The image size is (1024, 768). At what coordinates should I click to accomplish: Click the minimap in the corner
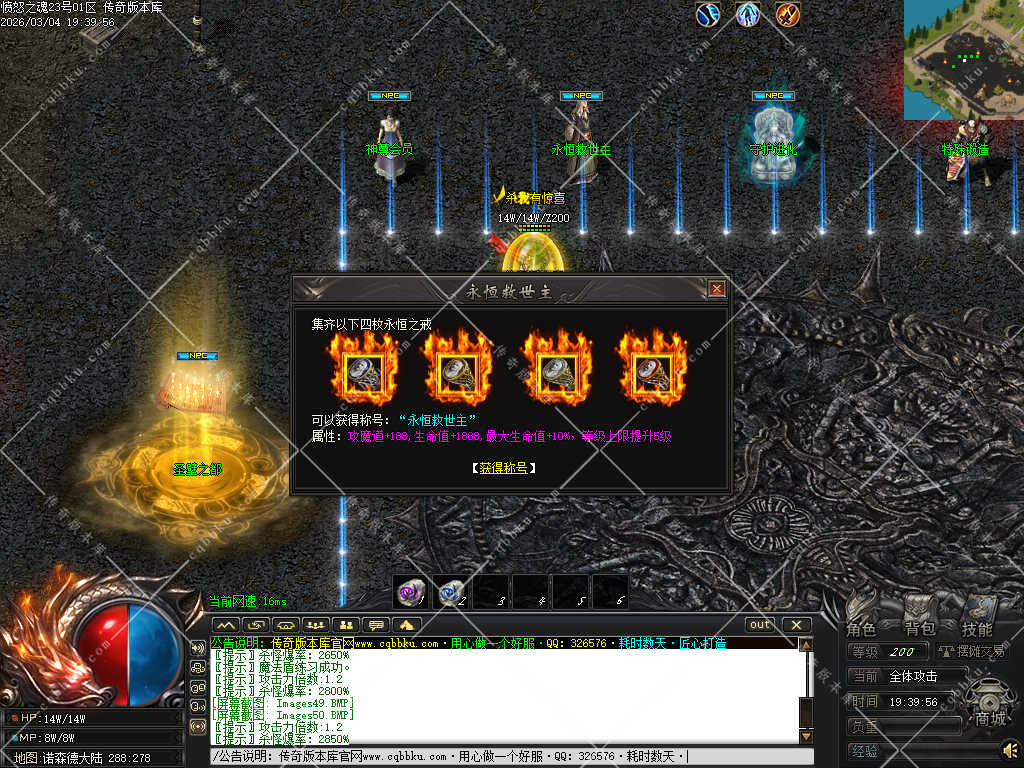click(964, 59)
